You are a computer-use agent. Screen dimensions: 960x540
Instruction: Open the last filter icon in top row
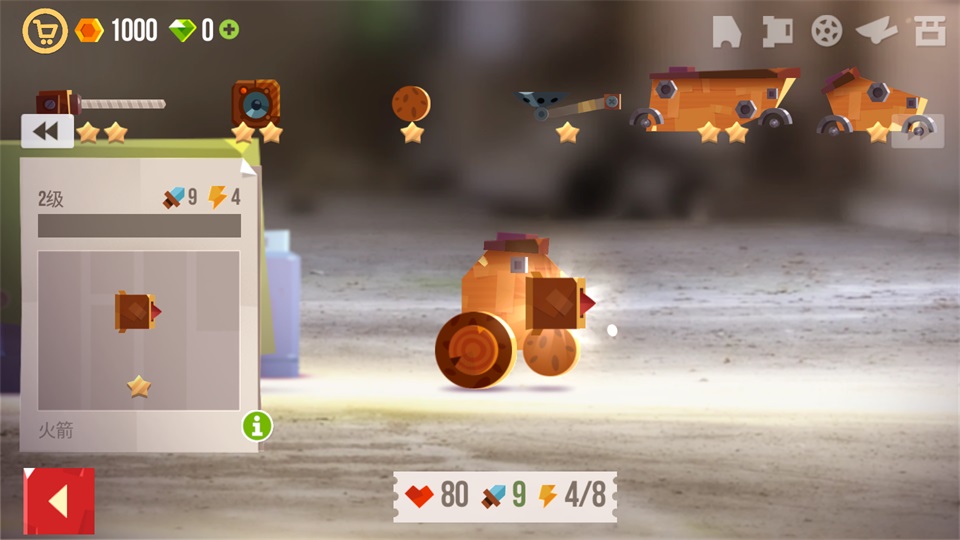pos(929,32)
